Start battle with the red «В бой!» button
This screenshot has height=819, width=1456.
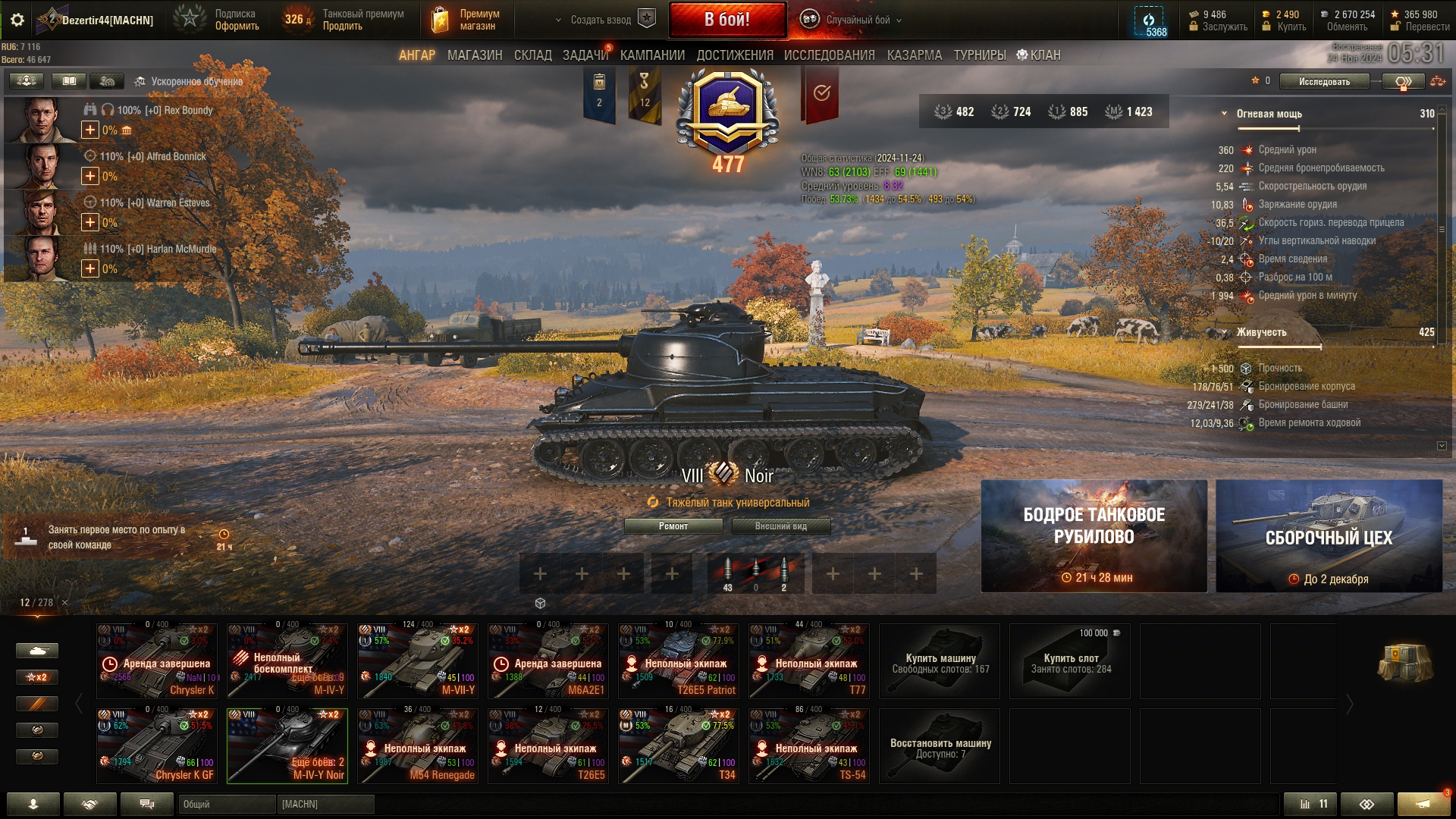click(726, 20)
